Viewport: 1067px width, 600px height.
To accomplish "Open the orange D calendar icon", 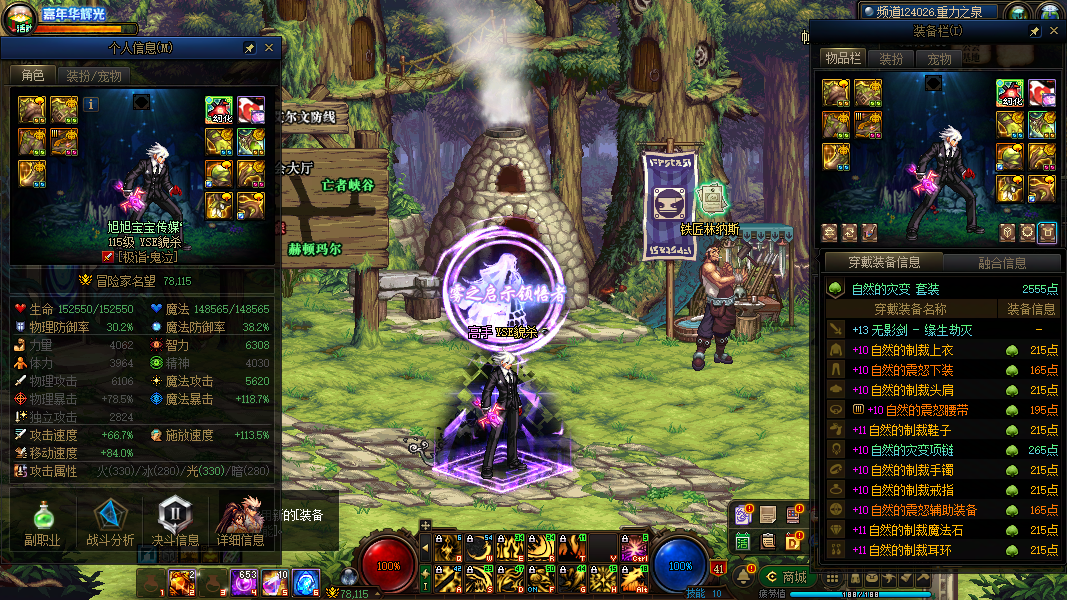I will [x=794, y=541].
